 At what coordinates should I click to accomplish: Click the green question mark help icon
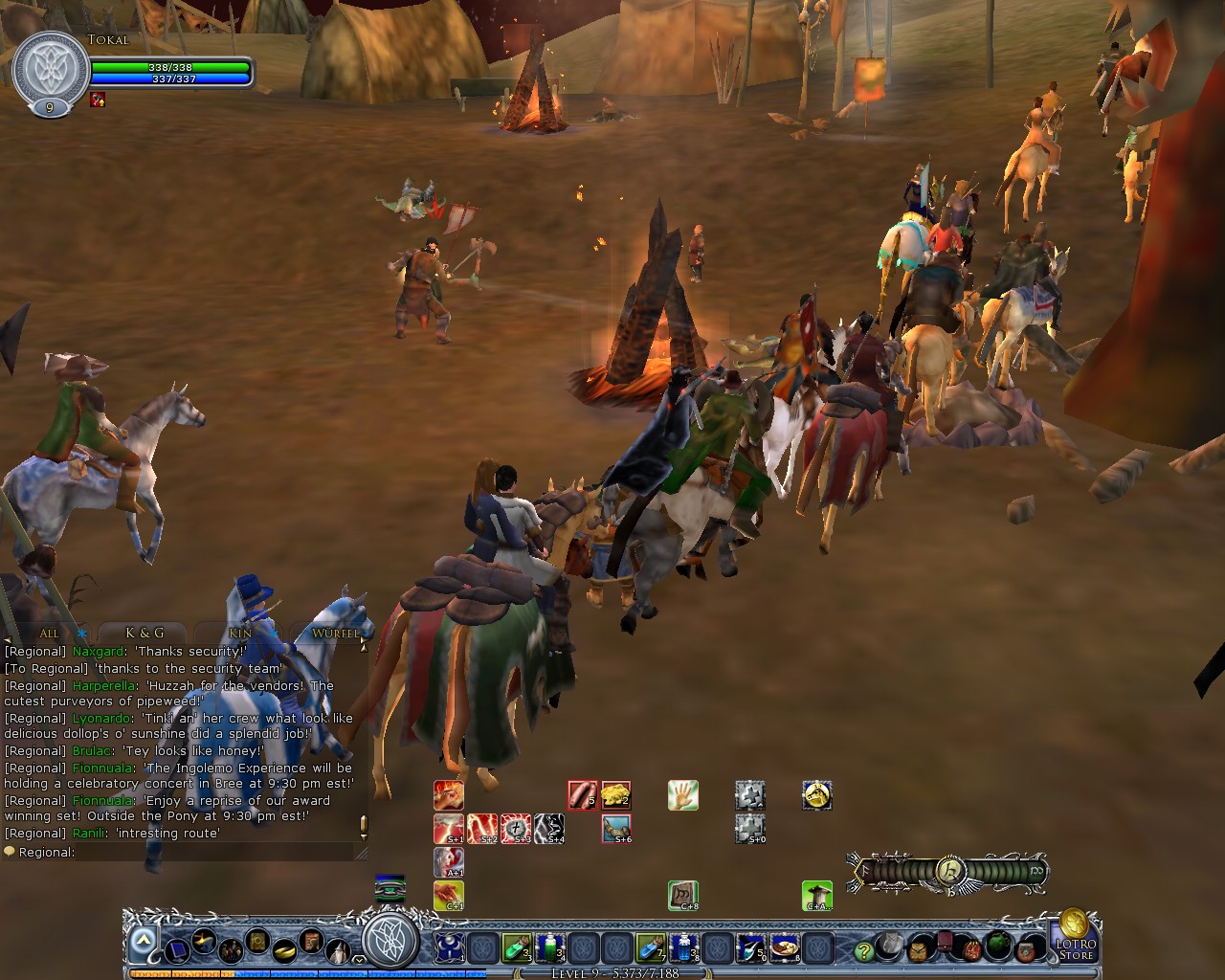pos(865,951)
